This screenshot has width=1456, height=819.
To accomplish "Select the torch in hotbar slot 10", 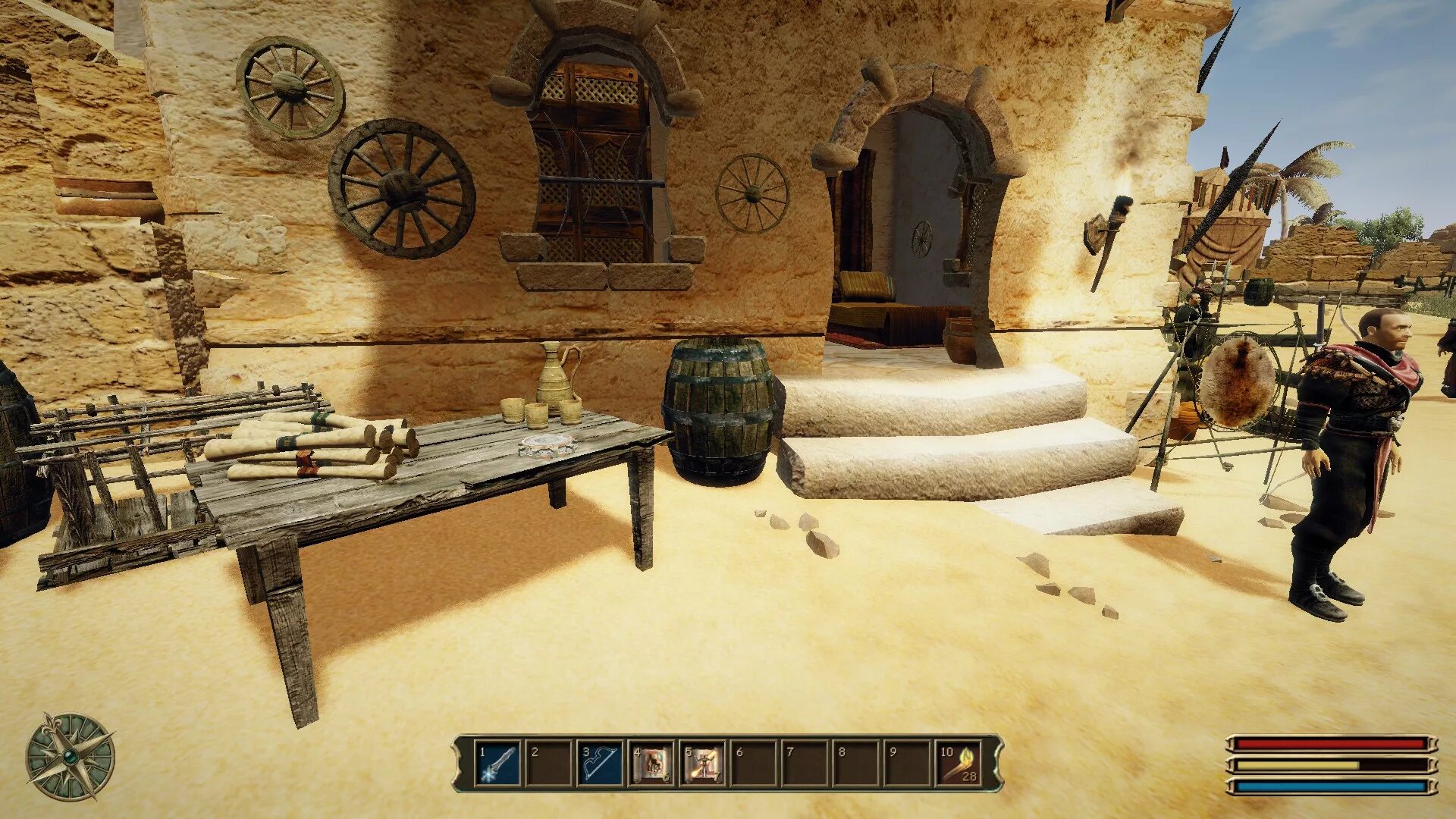I will [959, 764].
